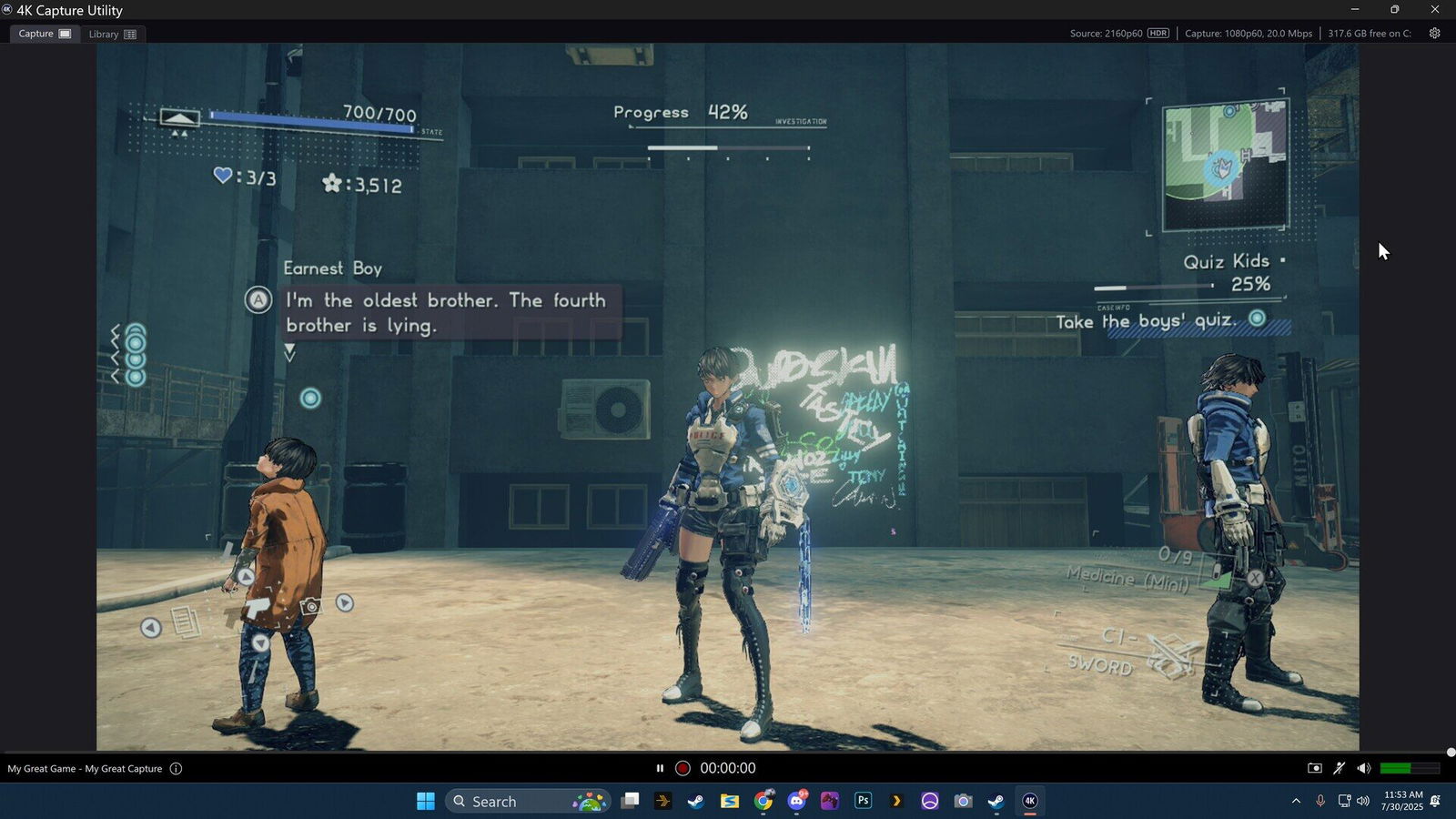The image size is (1456, 819).
Task: Advance the Earnest Boy dialogue box
Action: [446, 313]
